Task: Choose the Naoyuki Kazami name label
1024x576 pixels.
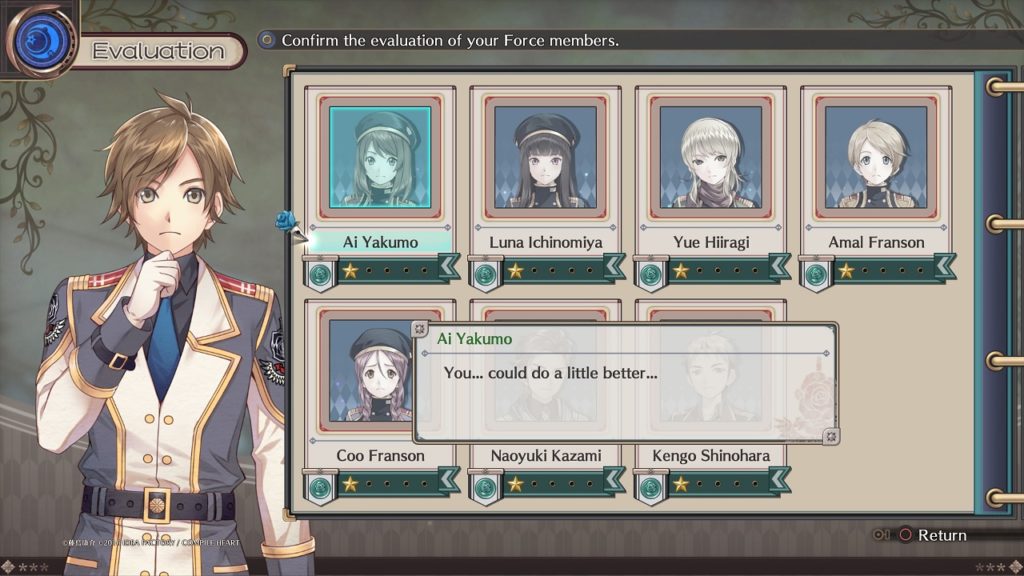Action: click(545, 456)
